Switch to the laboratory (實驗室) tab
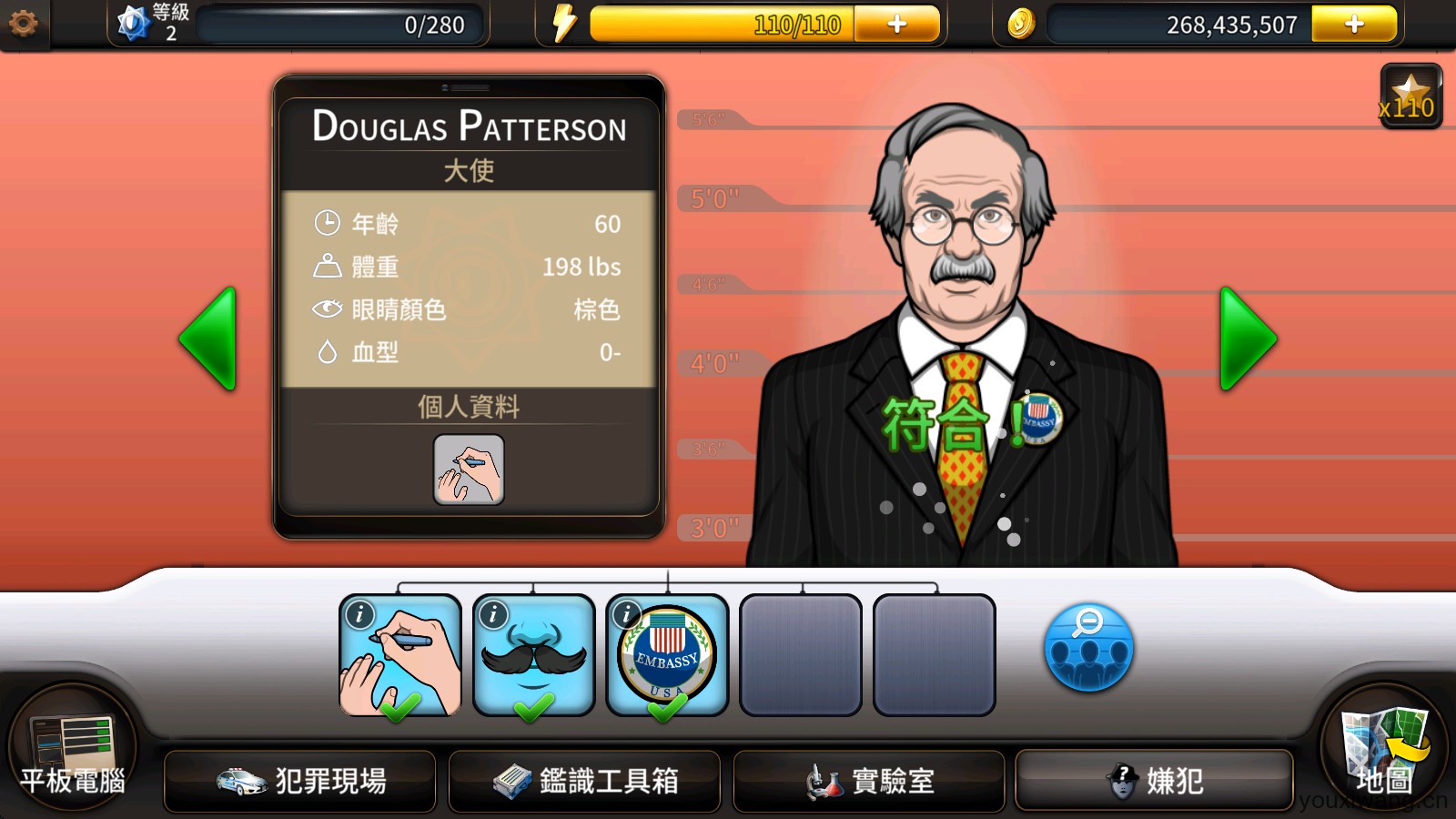This screenshot has height=819, width=1456. (869, 781)
